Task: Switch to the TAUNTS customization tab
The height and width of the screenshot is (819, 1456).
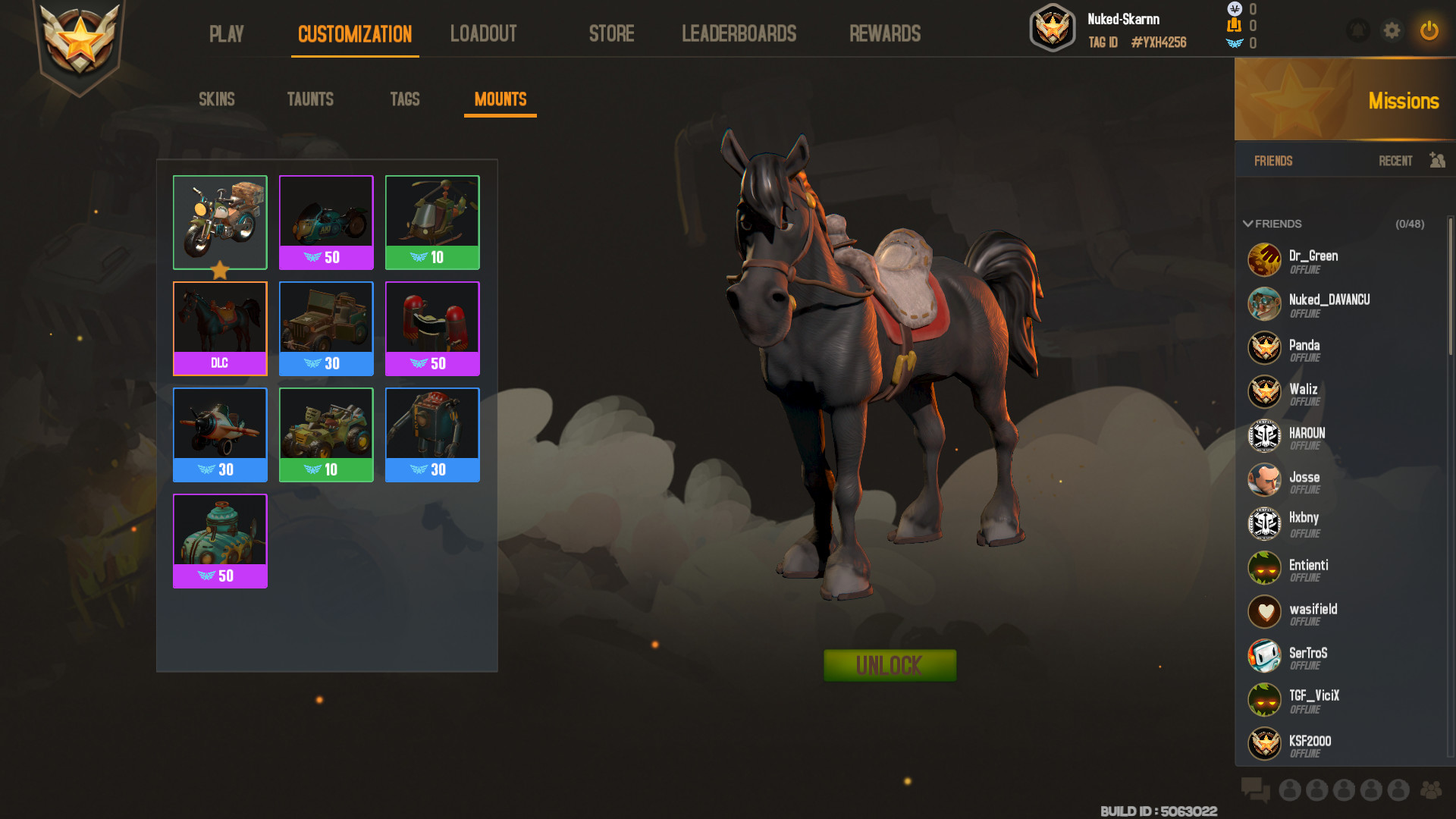Action: coord(310,99)
